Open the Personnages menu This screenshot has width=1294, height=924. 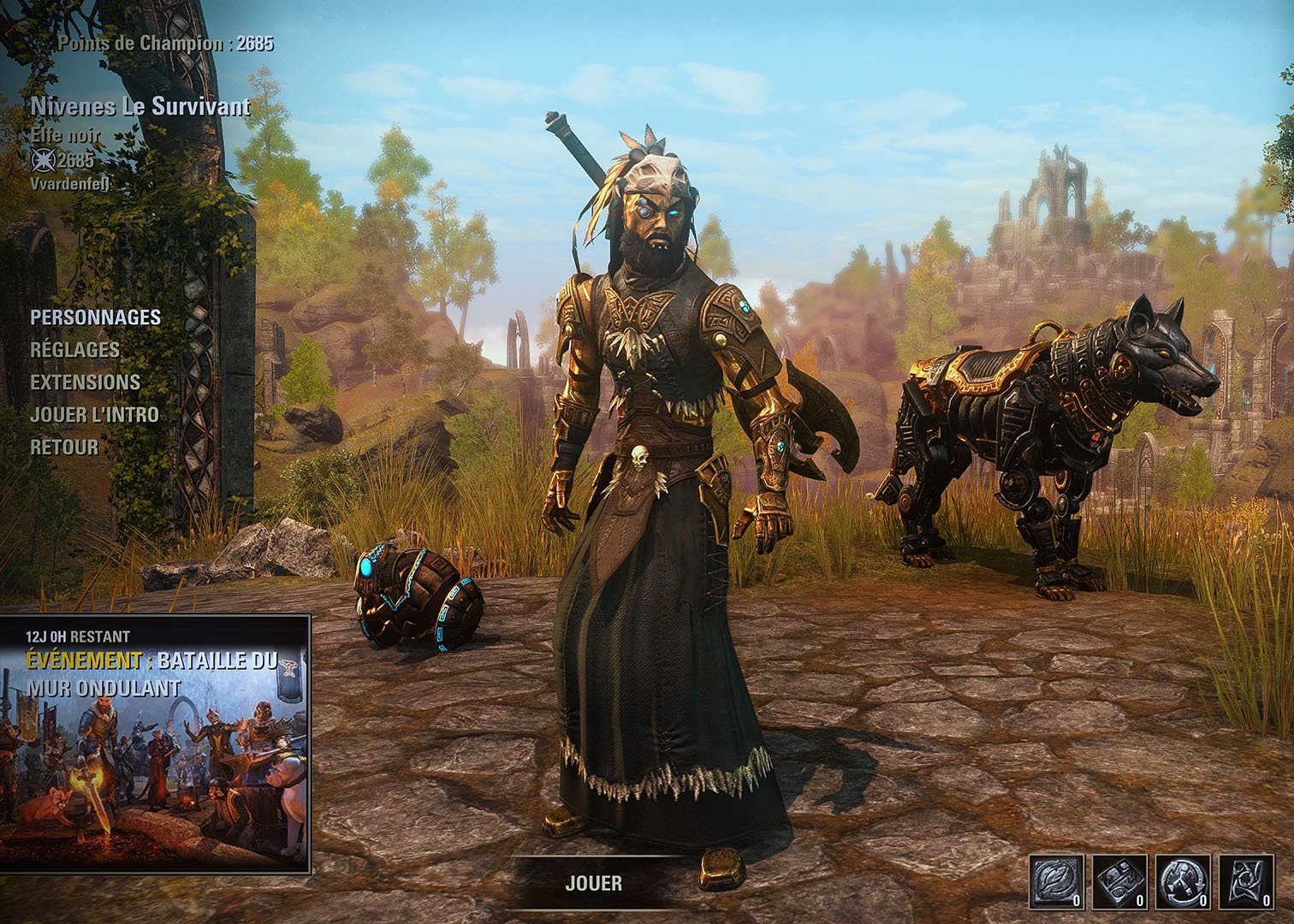click(95, 317)
